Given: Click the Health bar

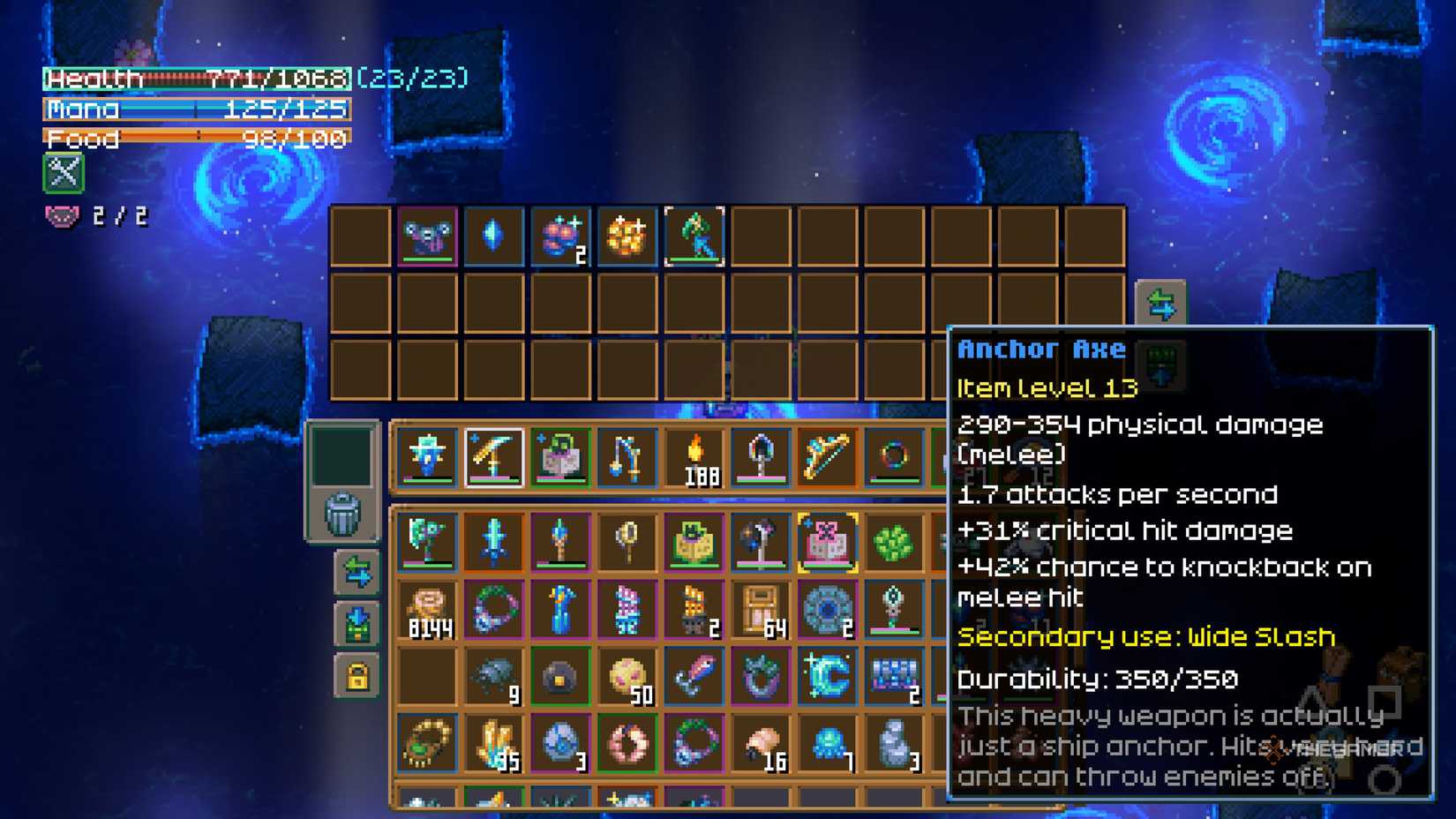Looking at the screenshot, I should coord(194,79).
